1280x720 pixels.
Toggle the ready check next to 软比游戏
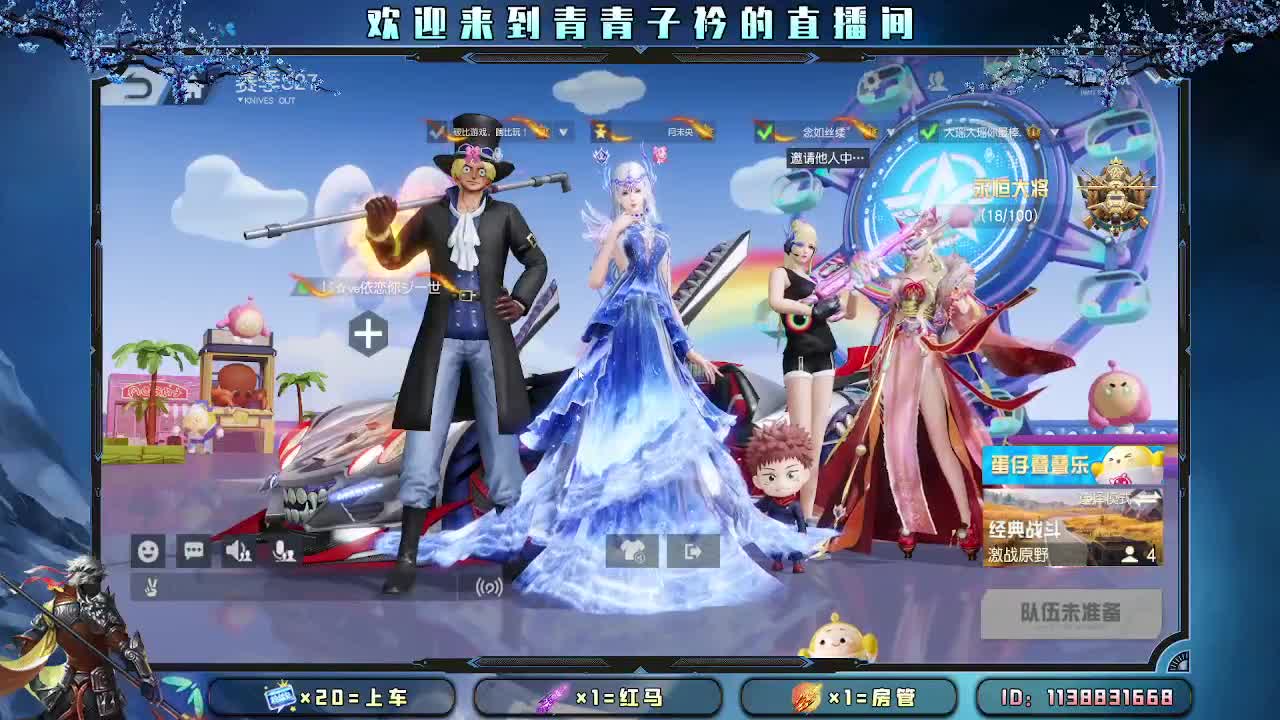[434, 132]
